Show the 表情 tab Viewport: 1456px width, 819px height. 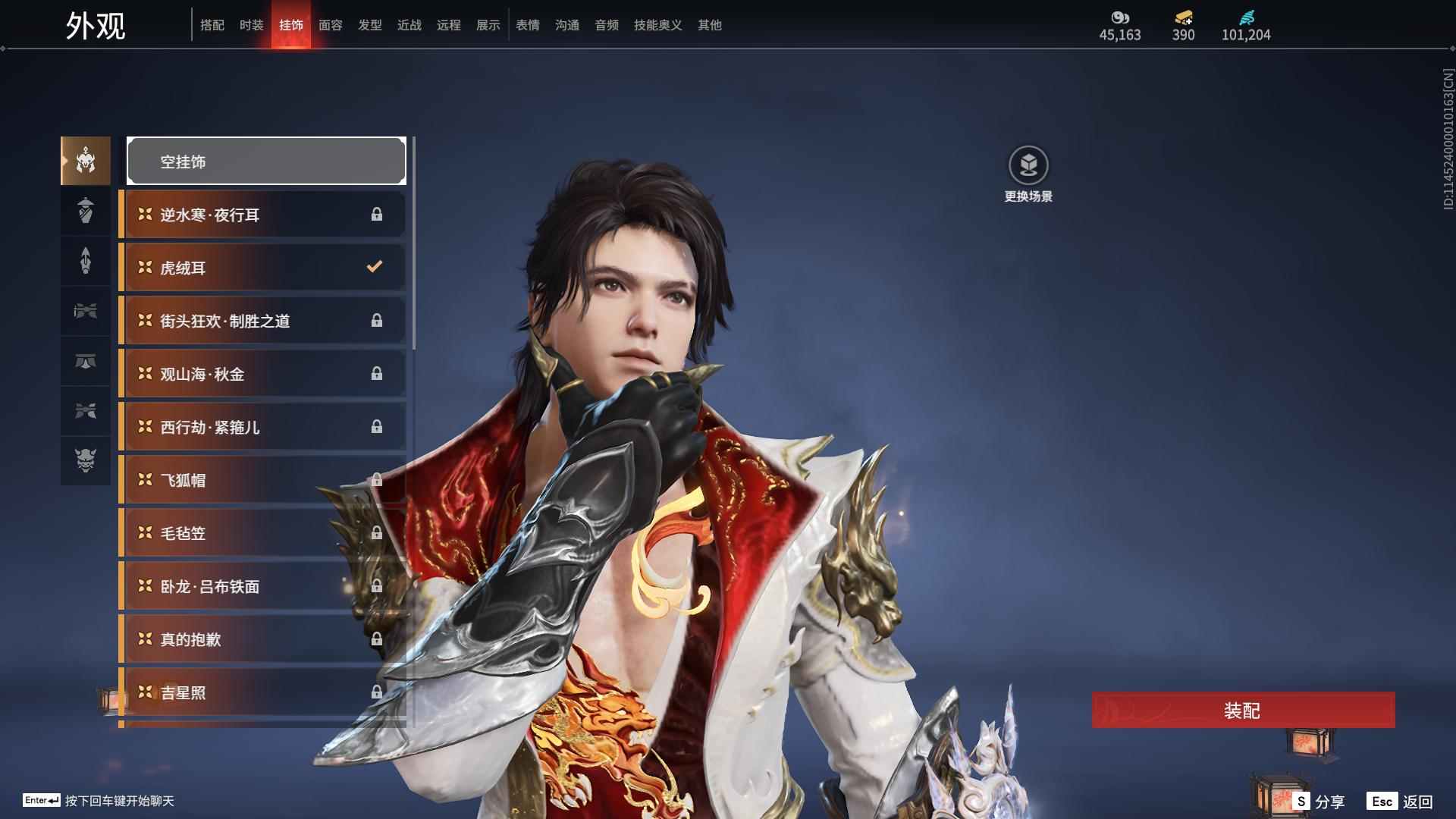527,25
